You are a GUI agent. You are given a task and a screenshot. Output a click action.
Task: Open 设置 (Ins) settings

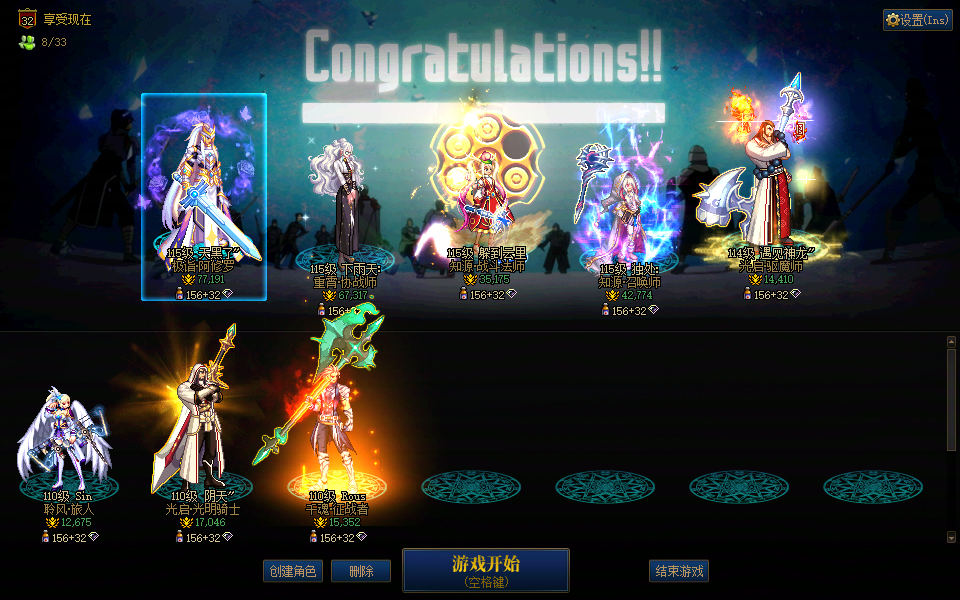pos(917,20)
